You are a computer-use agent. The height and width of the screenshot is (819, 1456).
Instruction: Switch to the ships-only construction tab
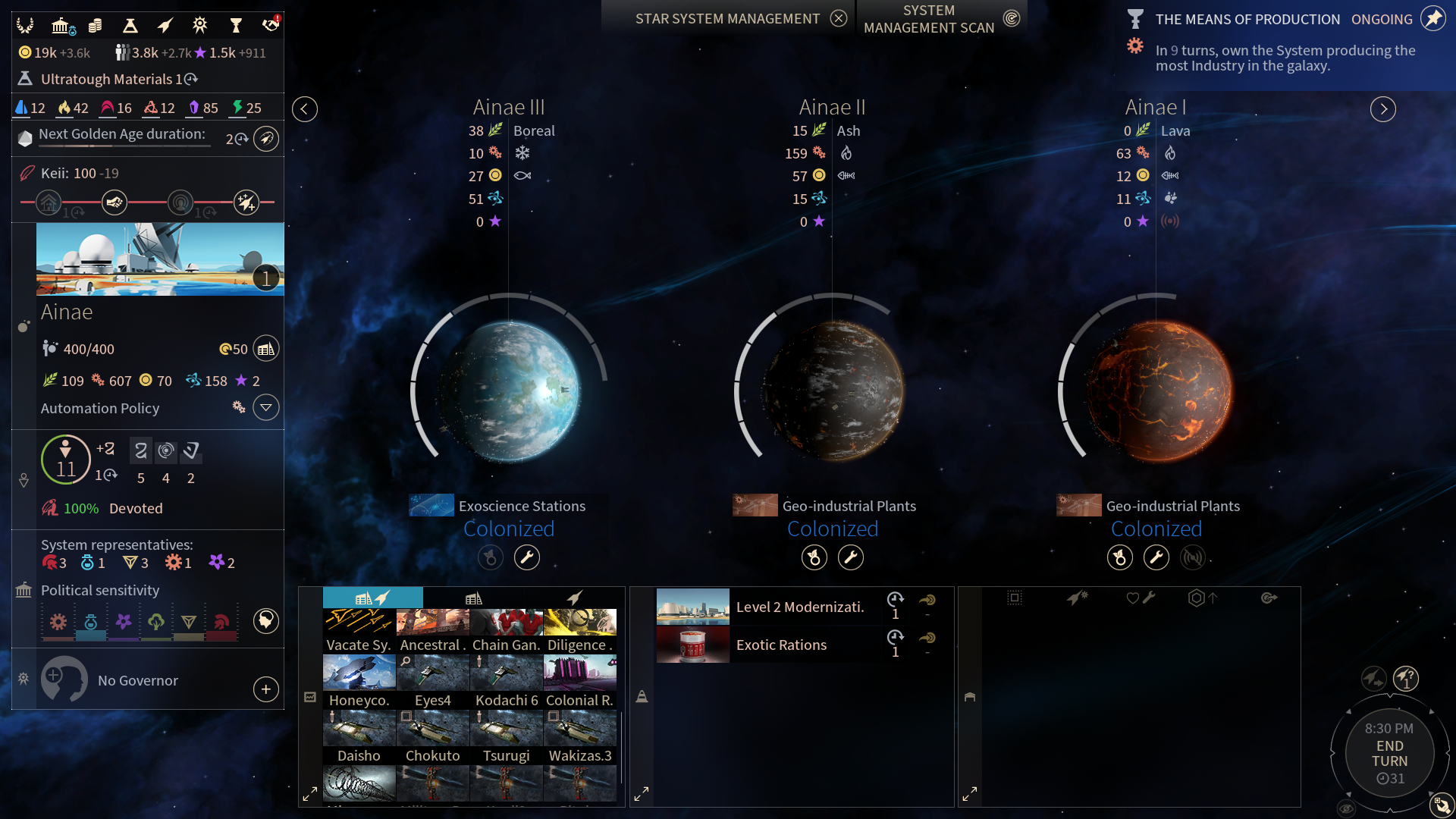tap(575, 598)
